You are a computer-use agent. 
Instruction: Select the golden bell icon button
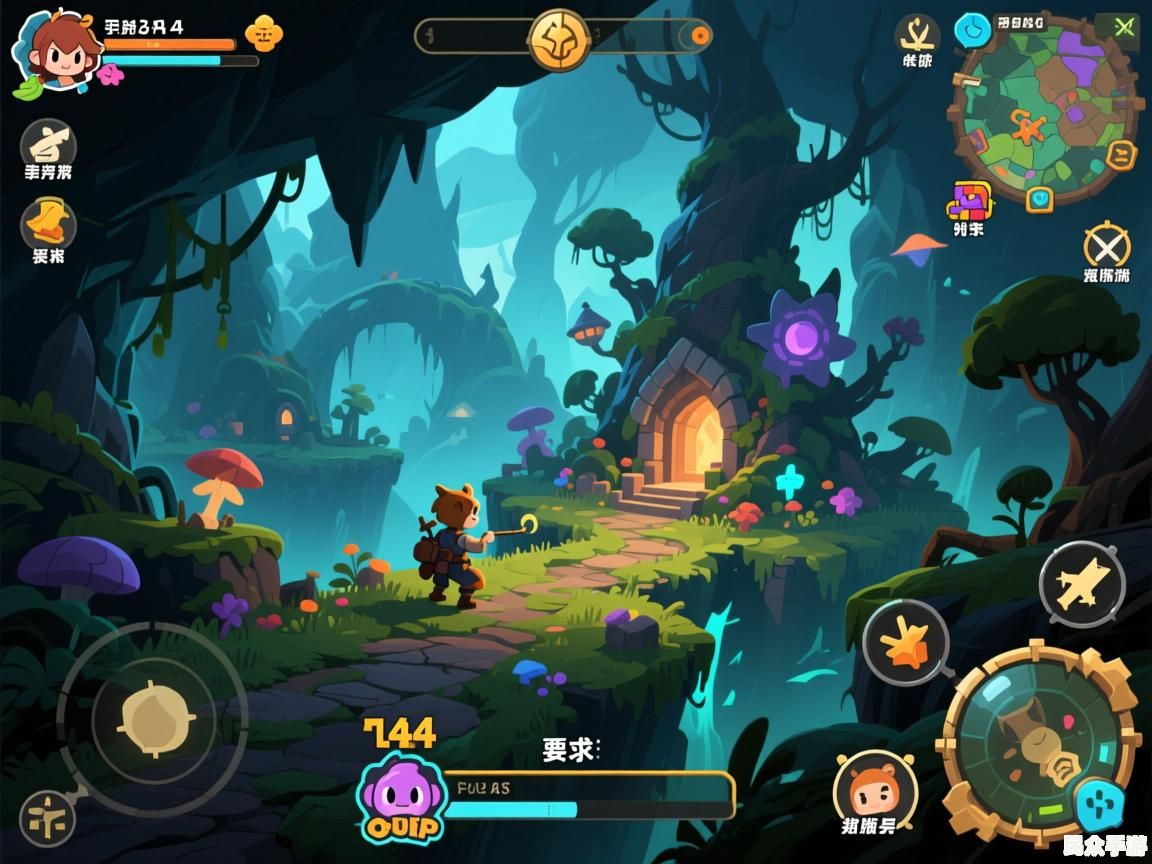tap(48, 221)
